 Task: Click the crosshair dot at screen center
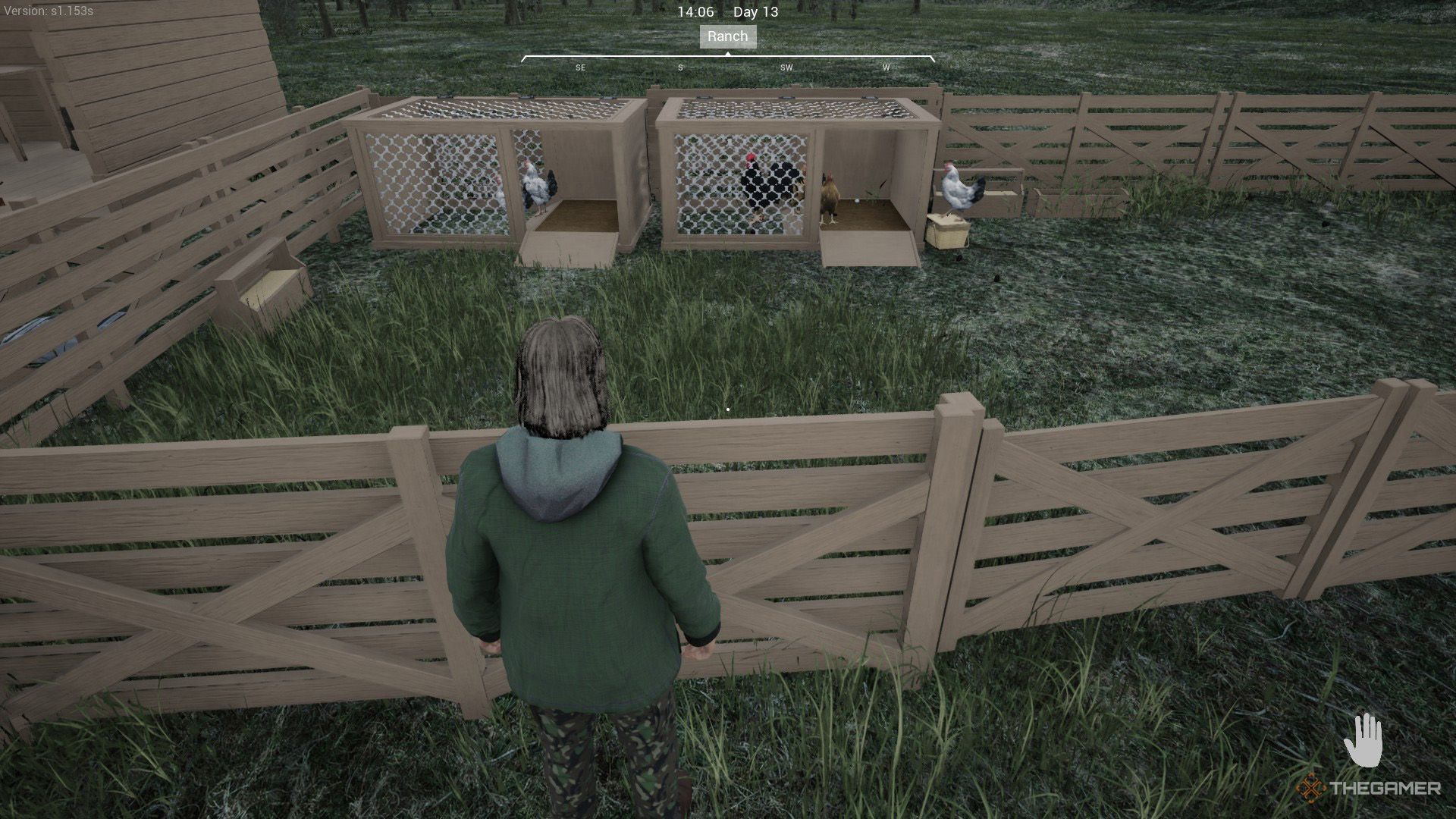click(728, 408)
